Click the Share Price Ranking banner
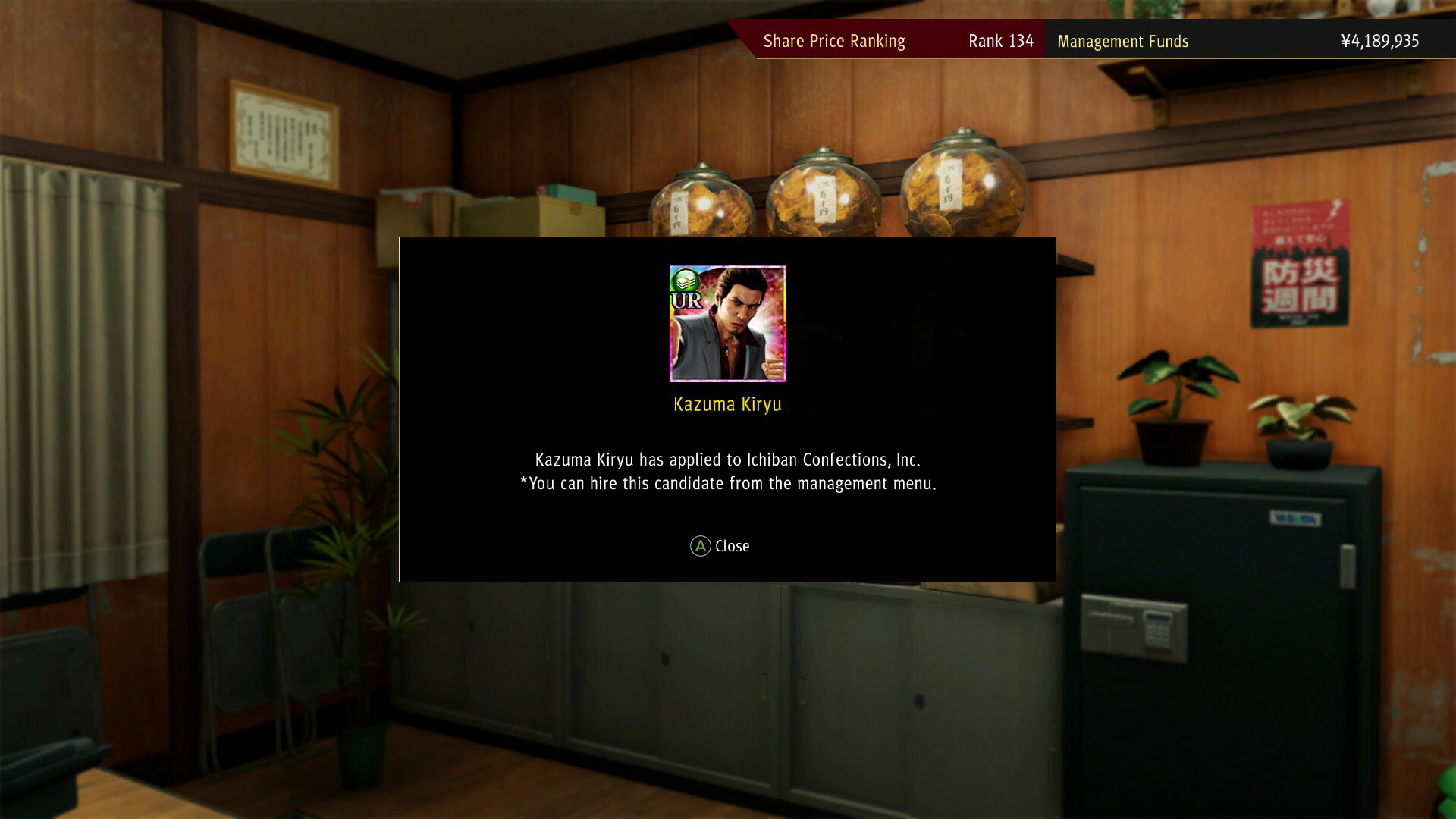 click(834, 41)
